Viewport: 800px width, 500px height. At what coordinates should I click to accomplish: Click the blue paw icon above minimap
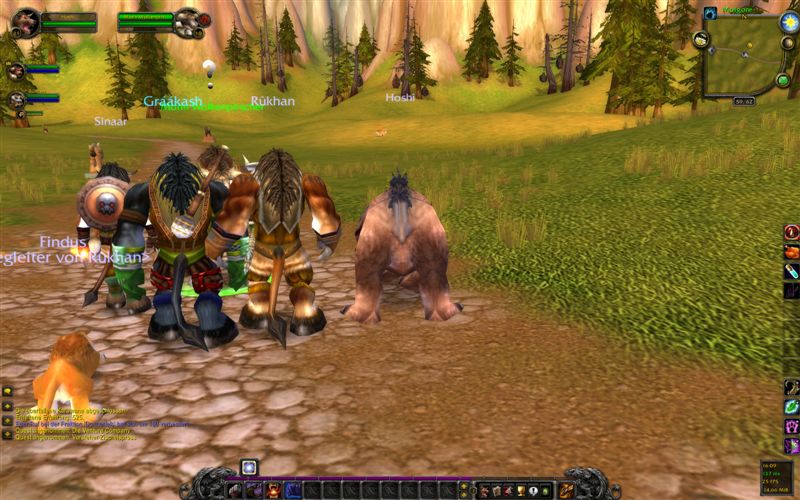[710, 13]
